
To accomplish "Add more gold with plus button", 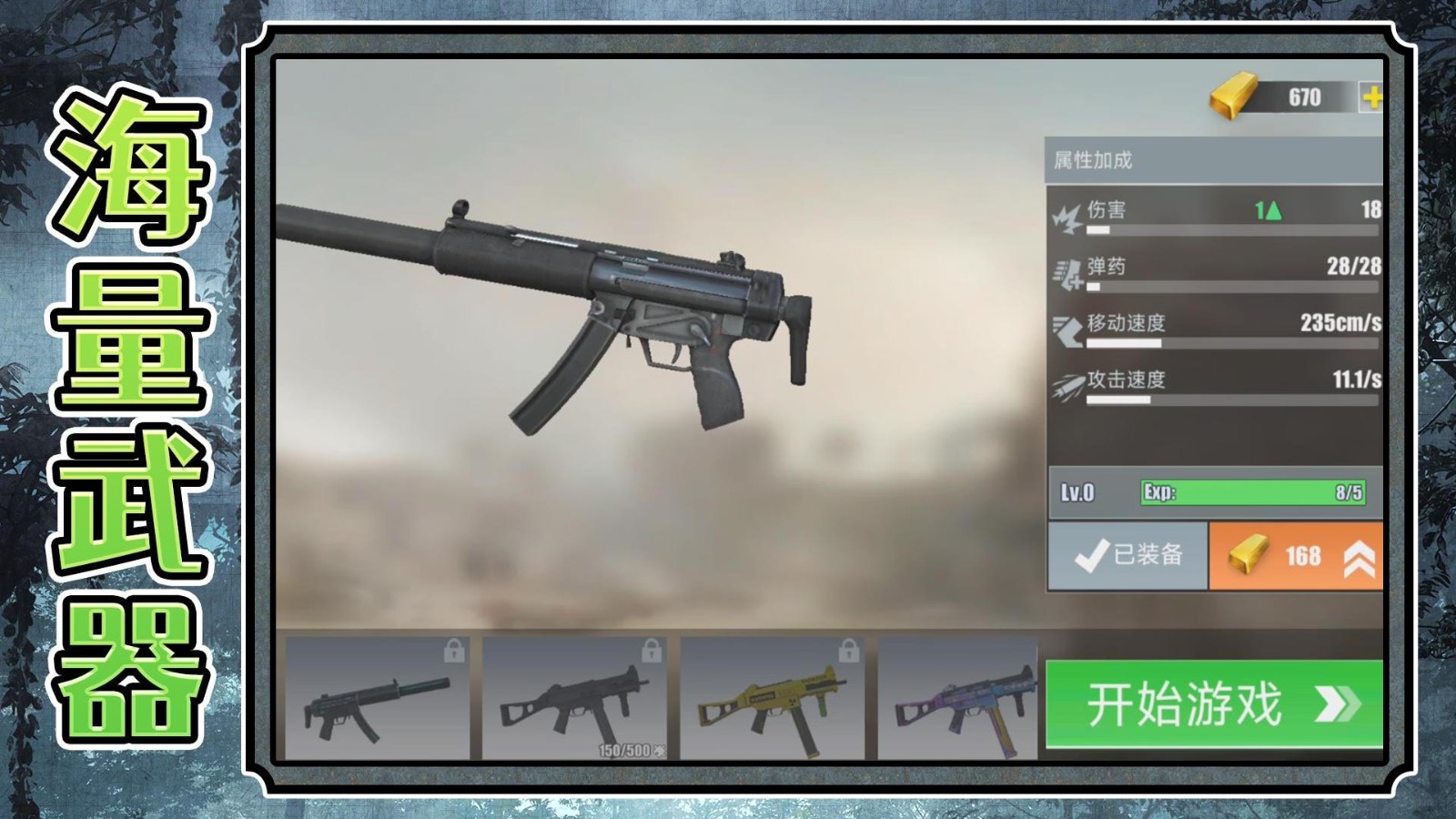I will coord(1371,97).
